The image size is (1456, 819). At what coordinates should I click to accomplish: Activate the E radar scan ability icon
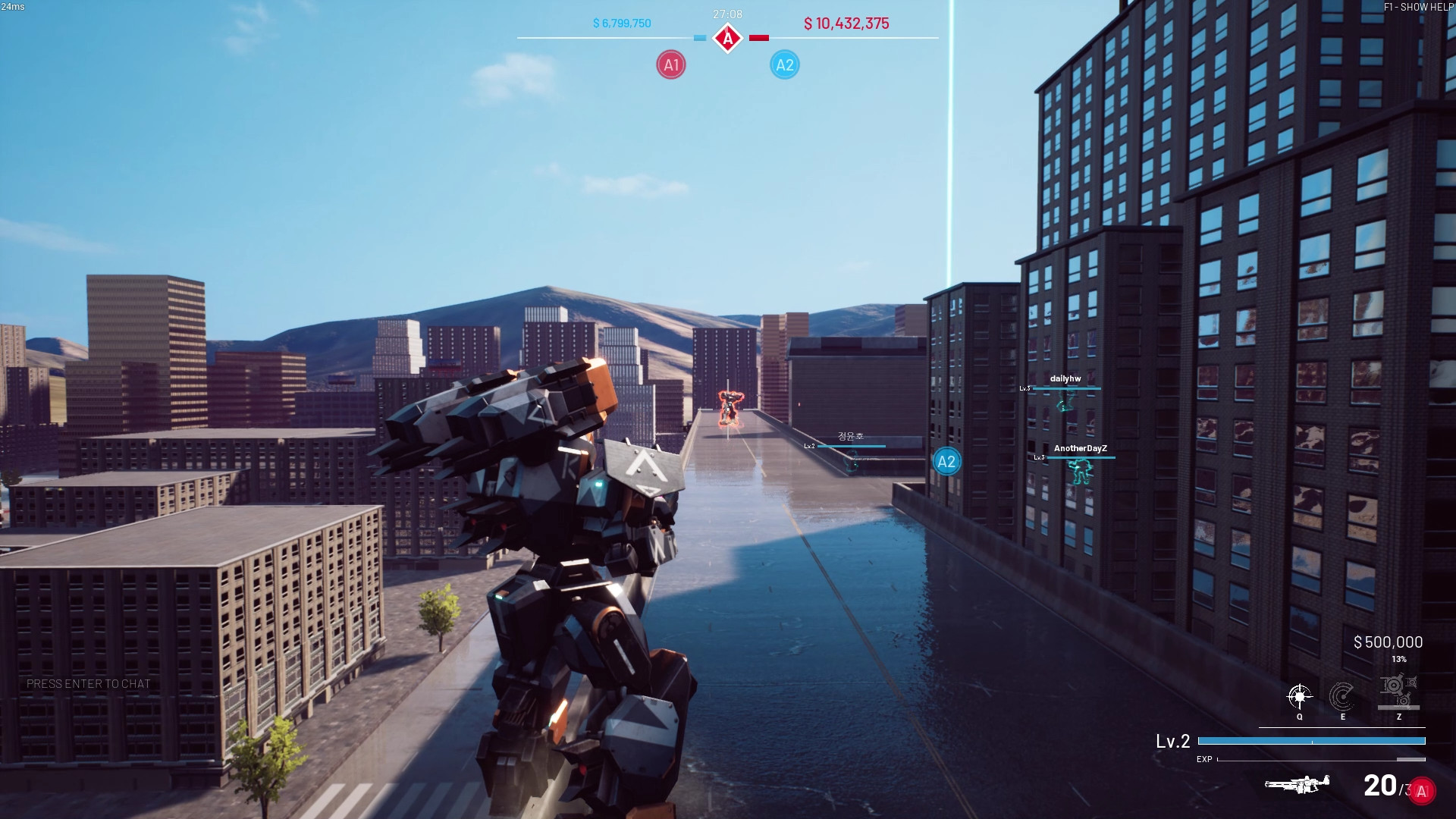[1344, 695]
